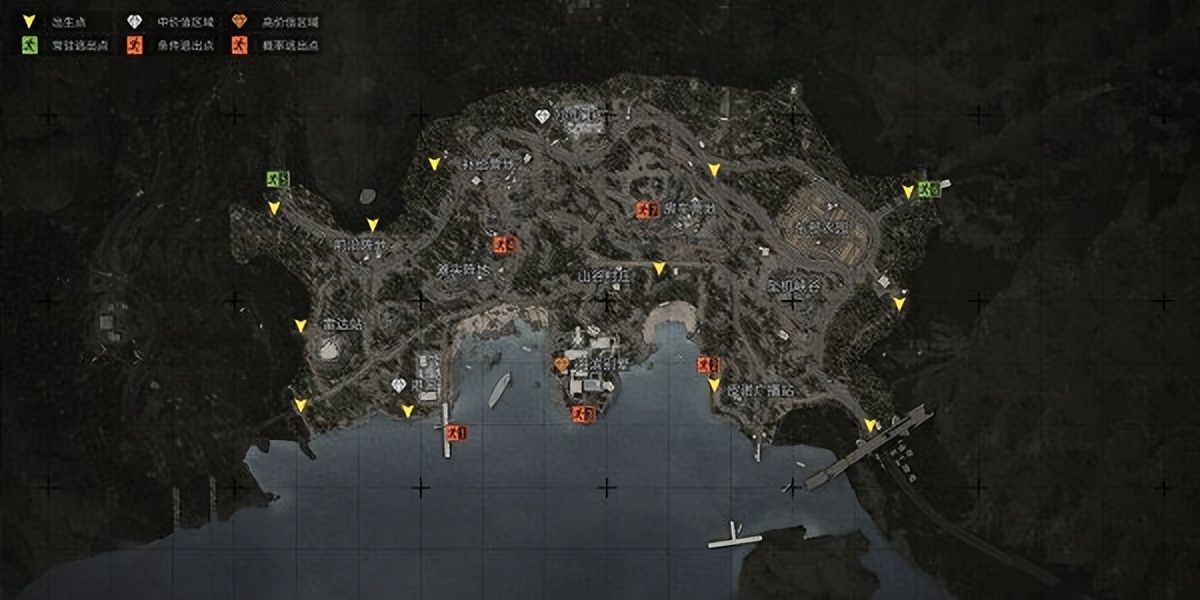Click the orange diamond high-value marker at the villa

[561, 364]
